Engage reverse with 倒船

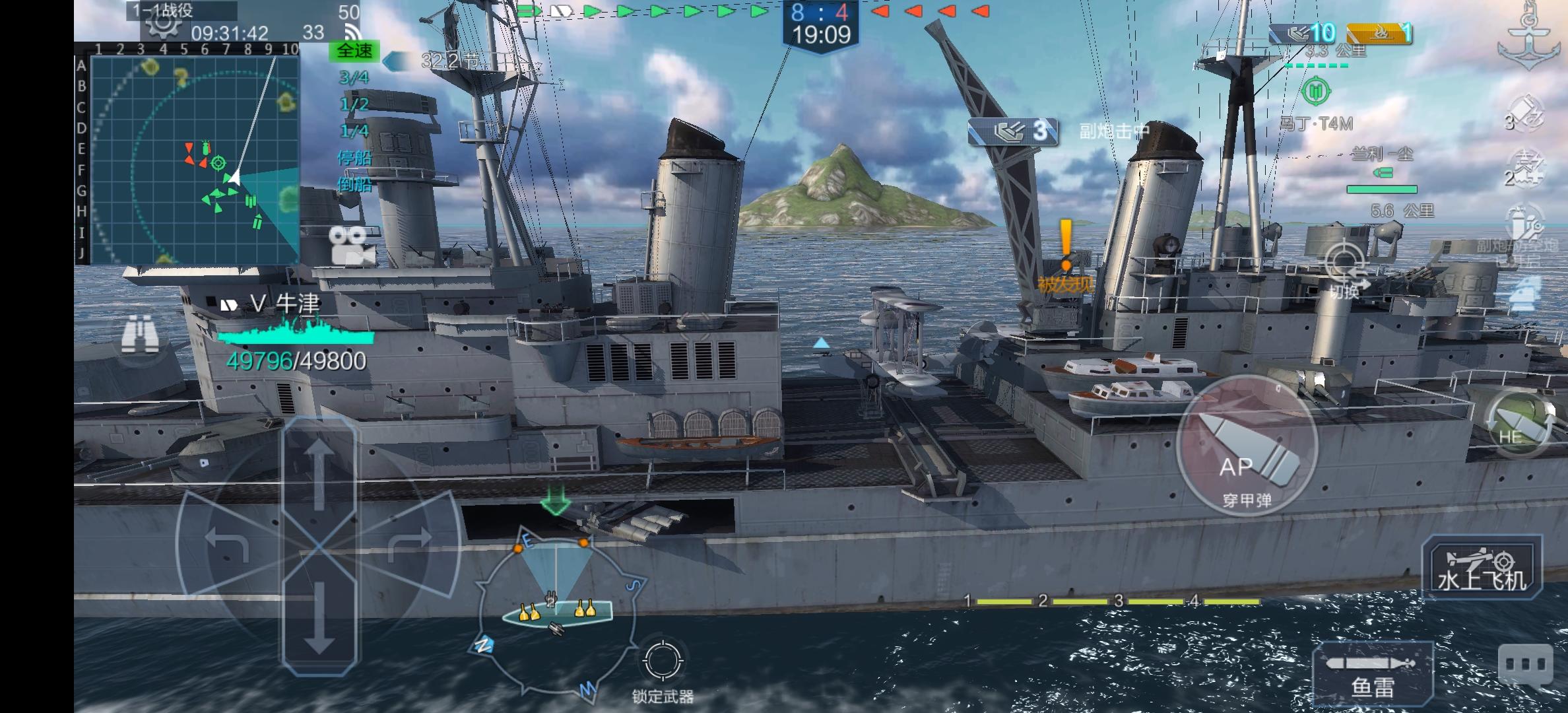pyautogui.click(x=354, y=184)
